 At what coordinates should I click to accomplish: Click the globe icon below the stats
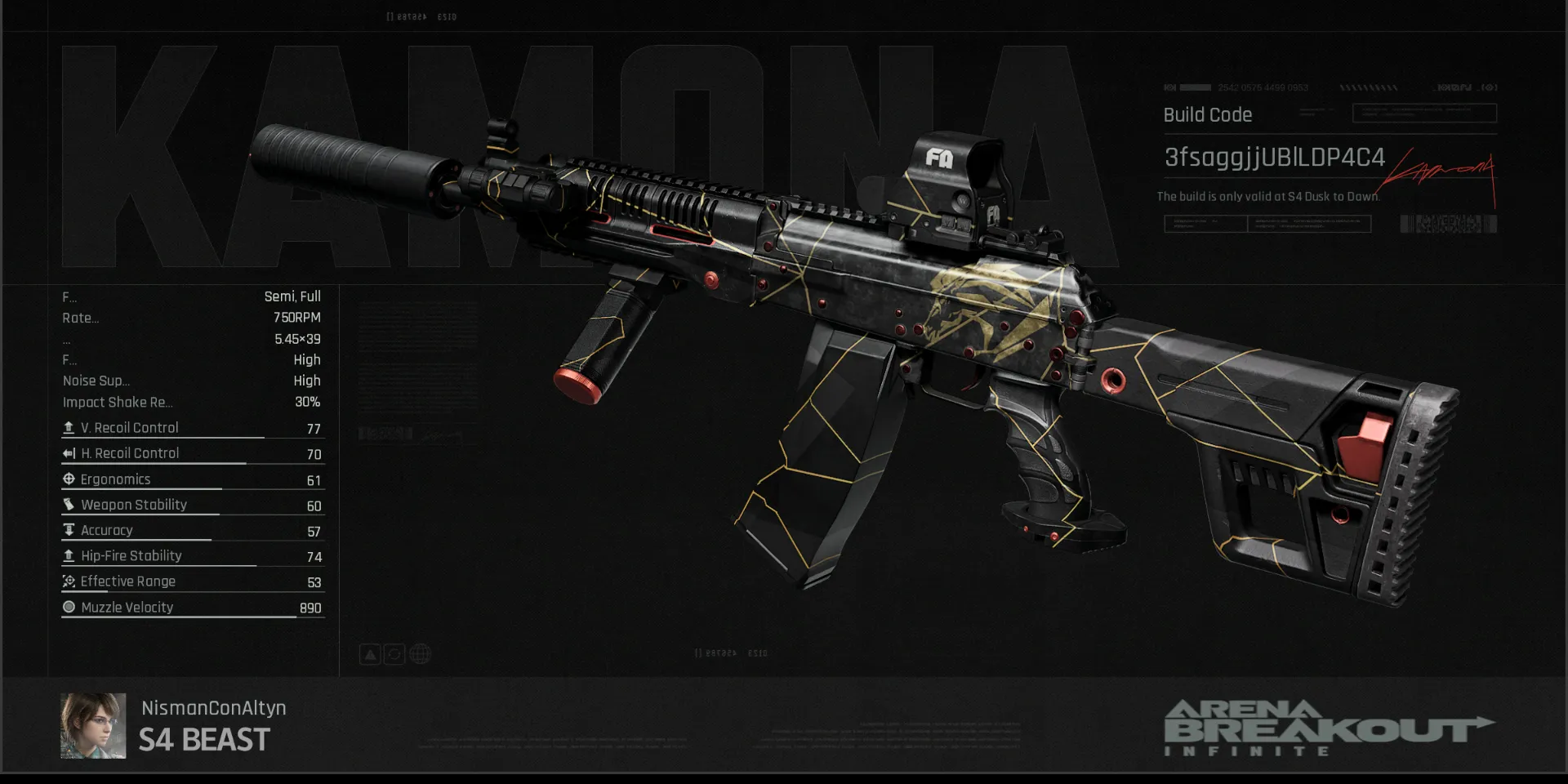point(420,654)
